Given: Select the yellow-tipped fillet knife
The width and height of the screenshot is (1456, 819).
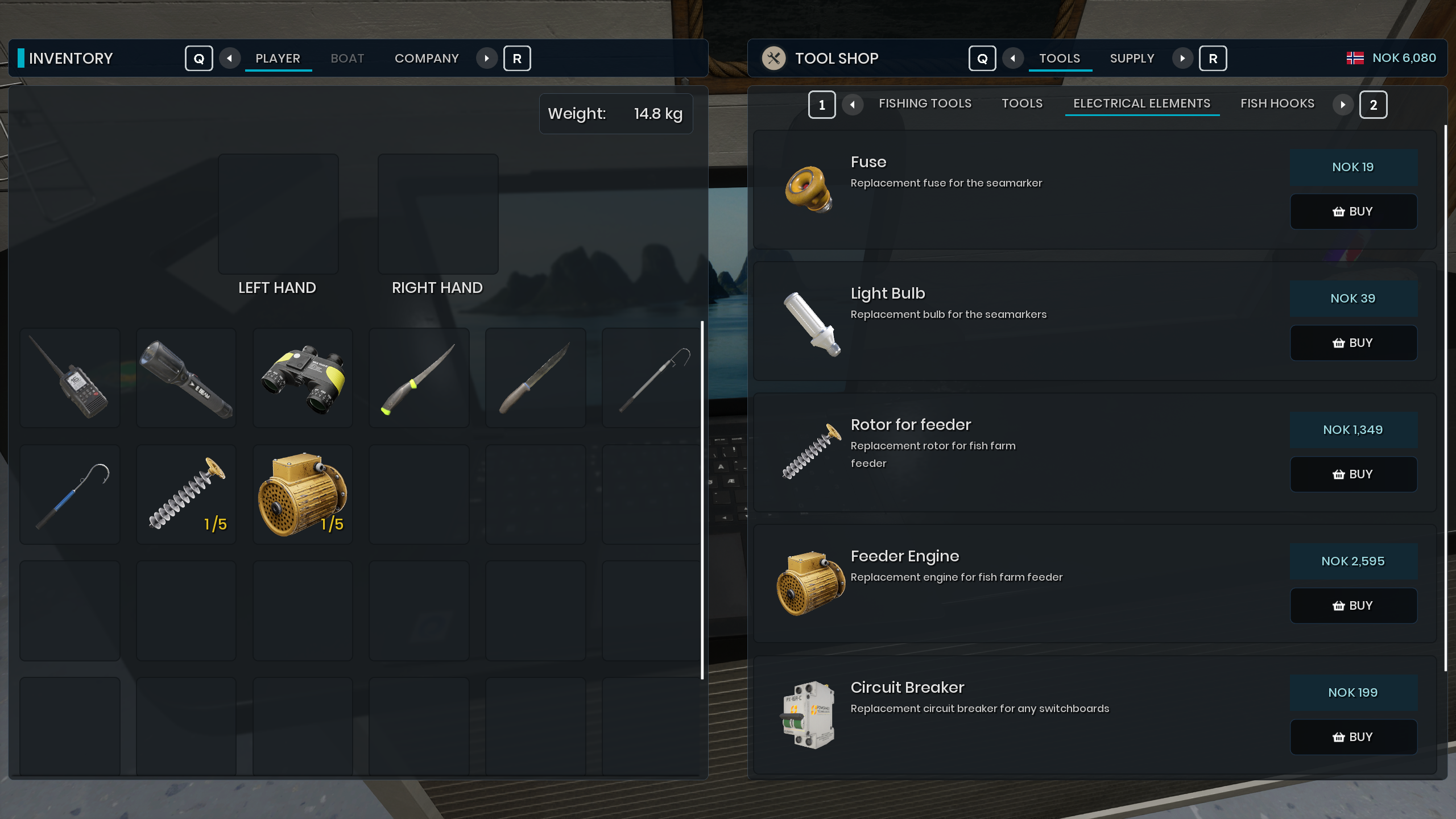Looking at the screenshot, I should (x=419, y=378).
